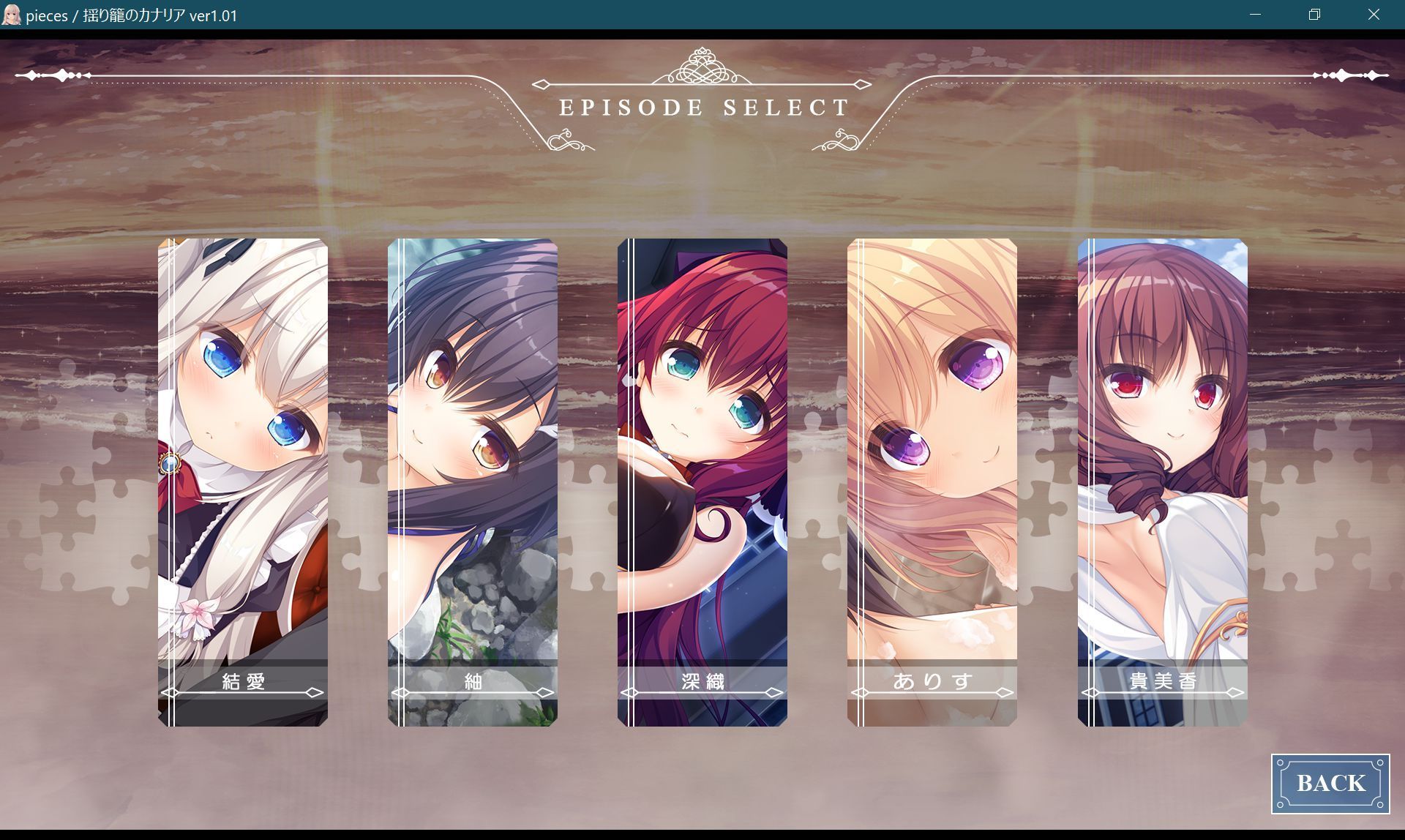This screenshot has height=840, width=1405.
Task: Pick the ありす episode card
Action: coord(932,482)
